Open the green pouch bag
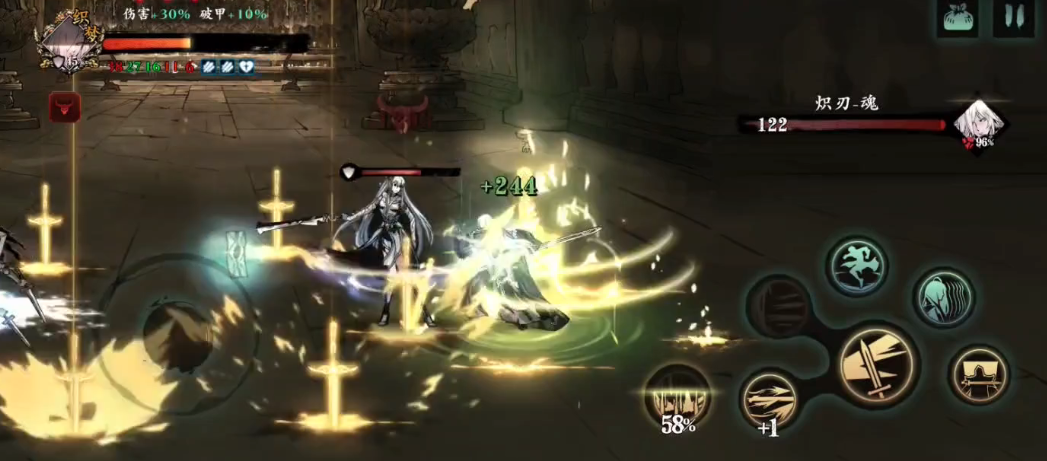 pos(957,18)
